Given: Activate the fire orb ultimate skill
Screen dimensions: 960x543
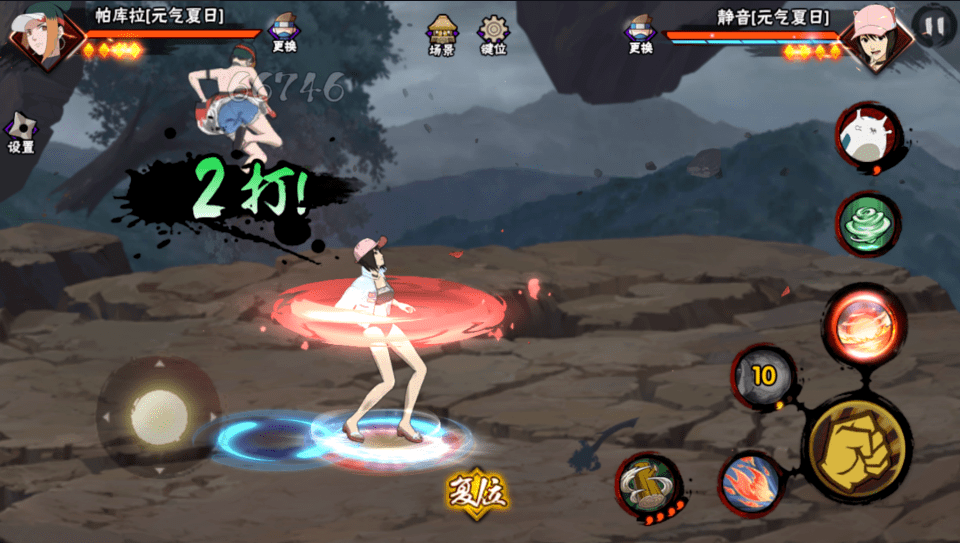Looking at the screenshot, I should (x=863, y=327).
